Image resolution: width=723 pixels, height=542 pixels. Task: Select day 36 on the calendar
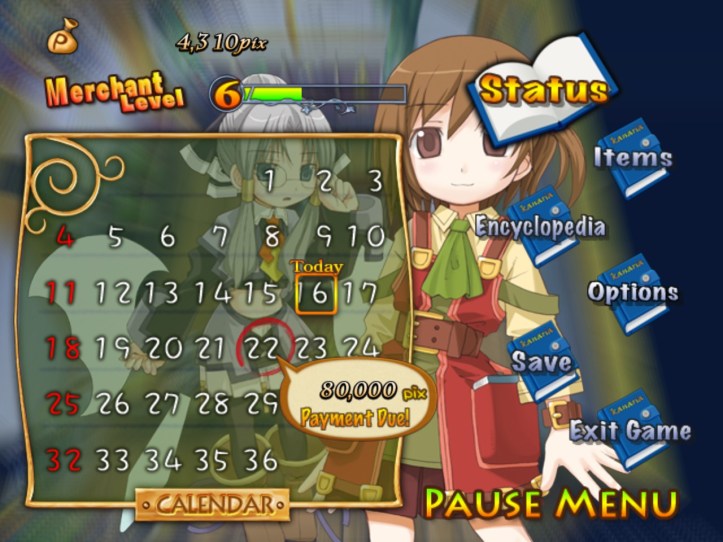(x=260, y=460)
